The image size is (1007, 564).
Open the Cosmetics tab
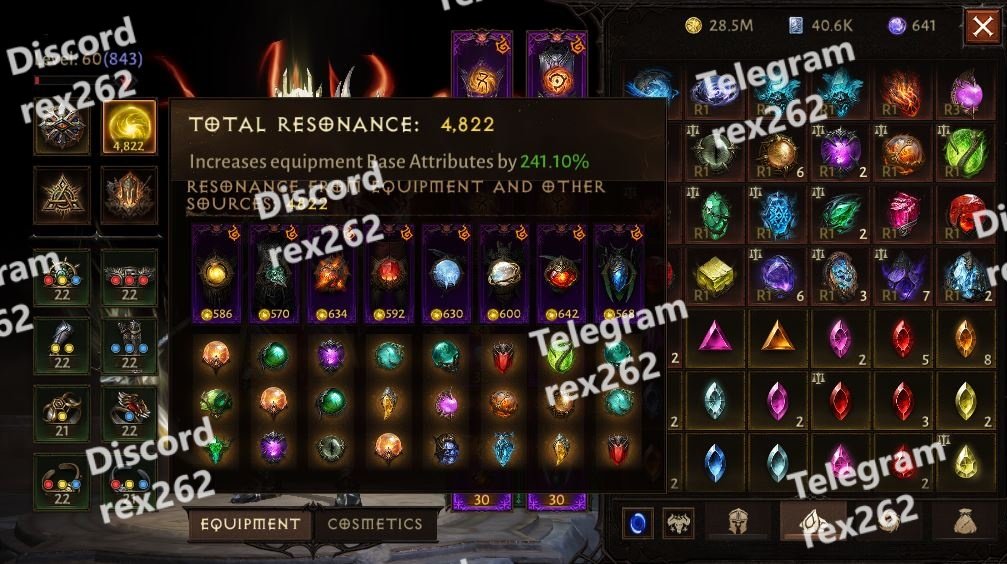point(375,524)
